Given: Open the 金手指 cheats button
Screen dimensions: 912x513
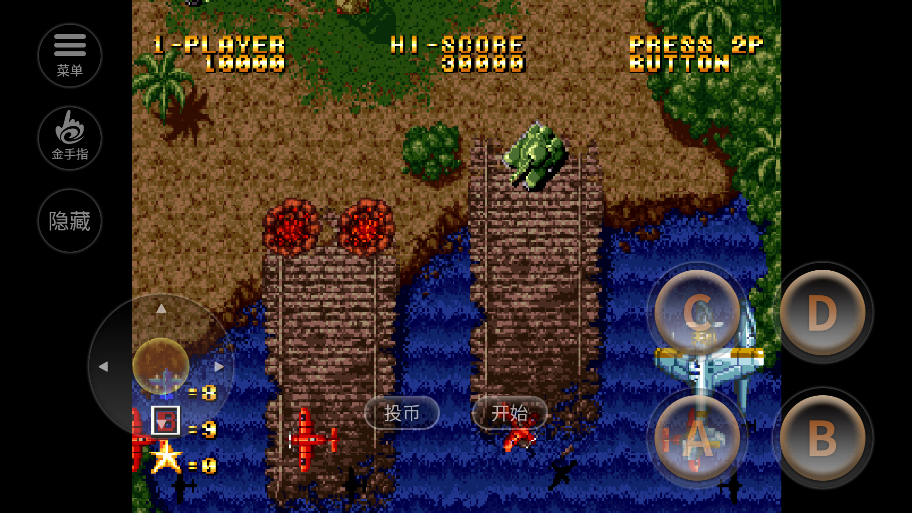Looking at the screenshot, I should [x=70, y=138].
